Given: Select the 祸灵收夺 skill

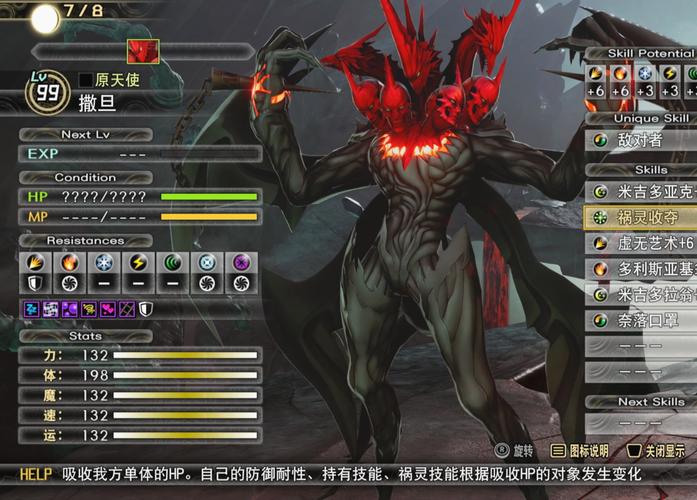Looking at the screenshot, I should pos(640,216).
